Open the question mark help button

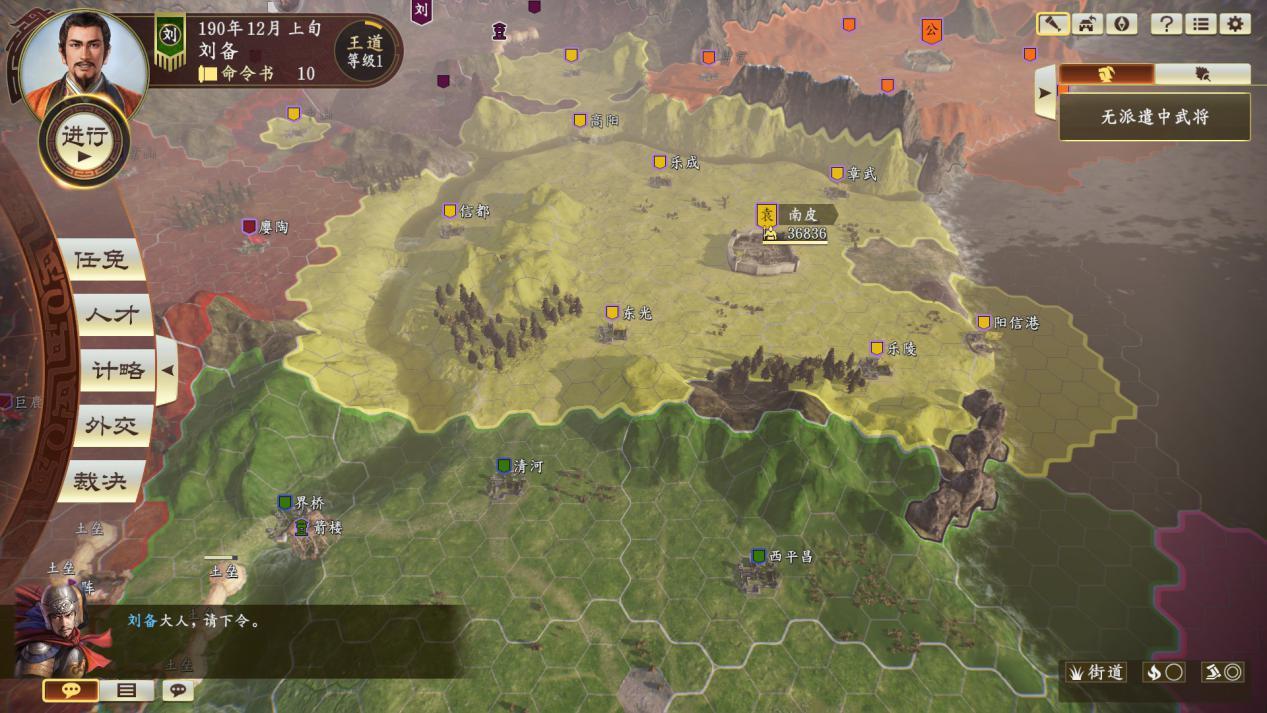click(x=1165, y=24)
